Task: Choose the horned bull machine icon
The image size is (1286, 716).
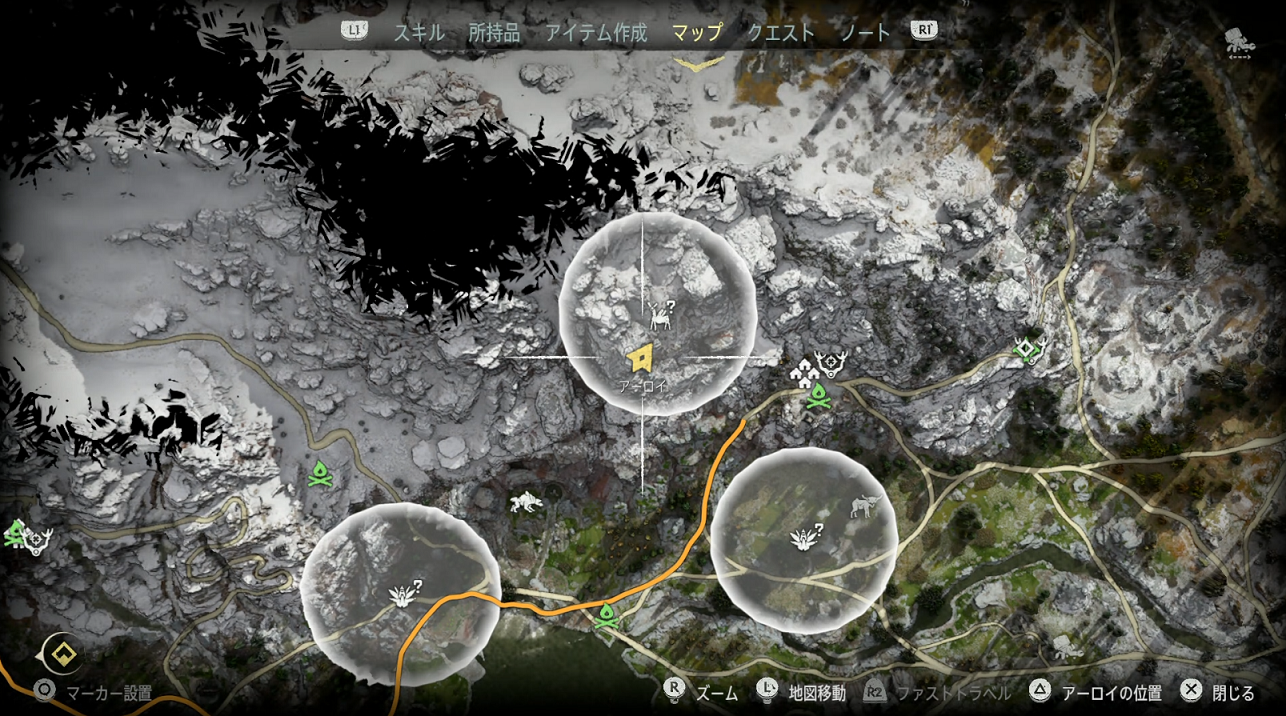Action: click(864, 507)
